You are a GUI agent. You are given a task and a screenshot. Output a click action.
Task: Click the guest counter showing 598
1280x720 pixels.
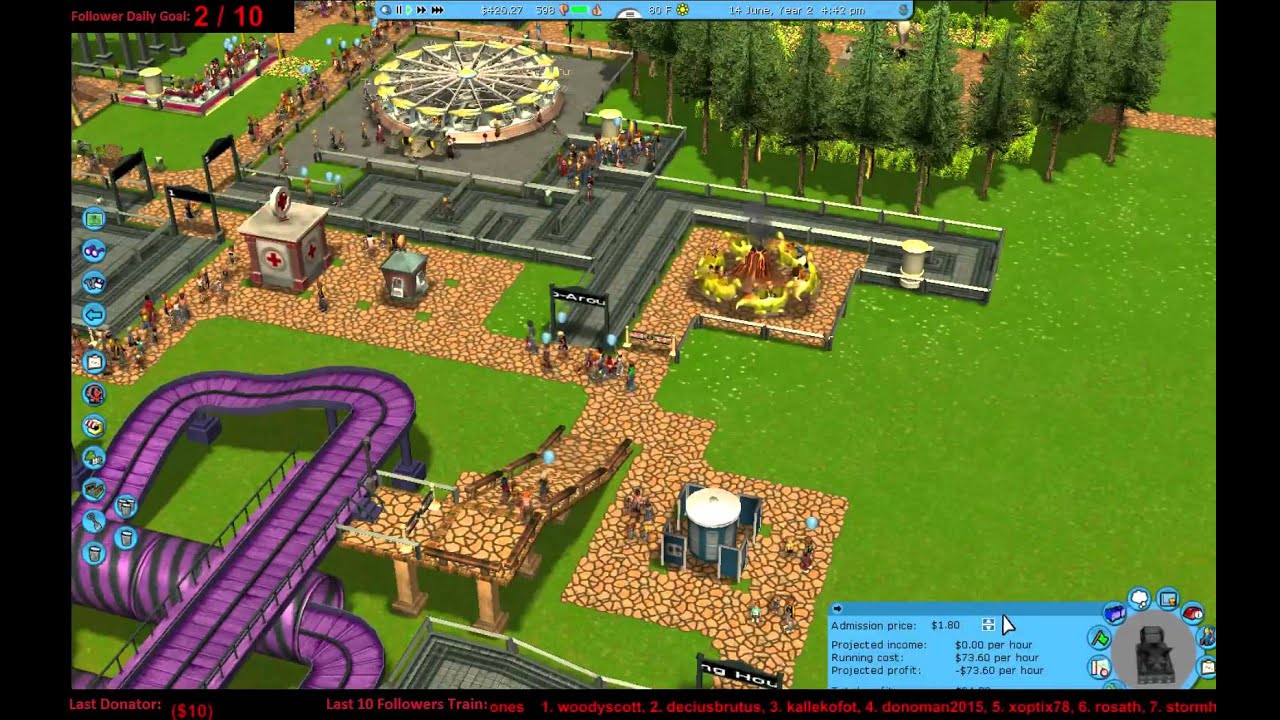(544, 10)
